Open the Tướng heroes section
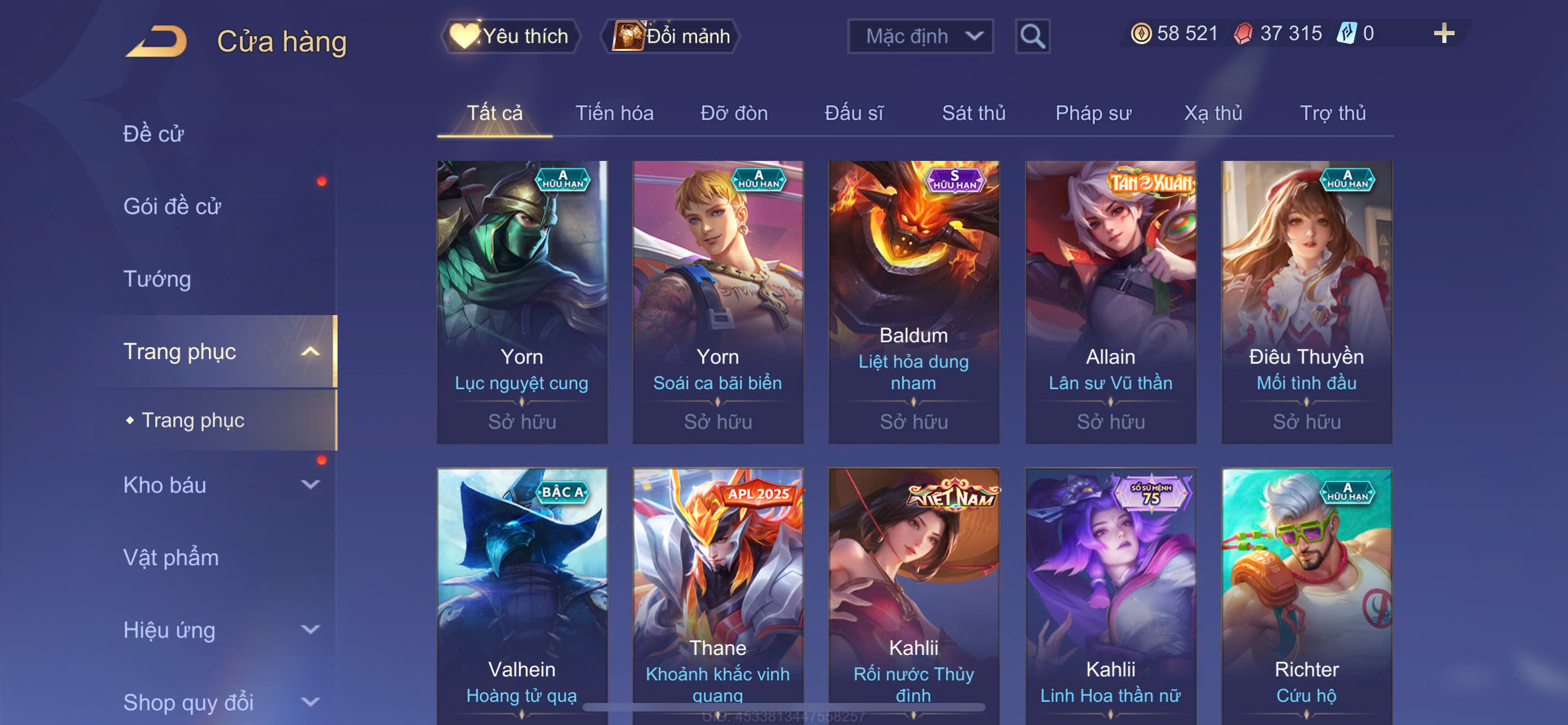Image resolution: width=1568 pixels, height=725 pixels. (157, 279)
